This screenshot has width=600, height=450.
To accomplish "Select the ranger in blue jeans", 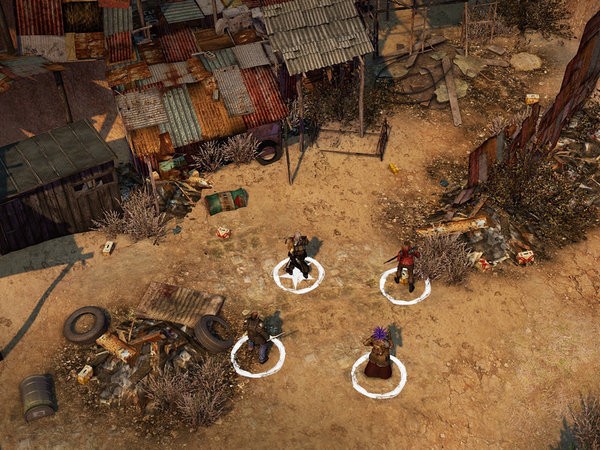I will (x=257, y=338).
